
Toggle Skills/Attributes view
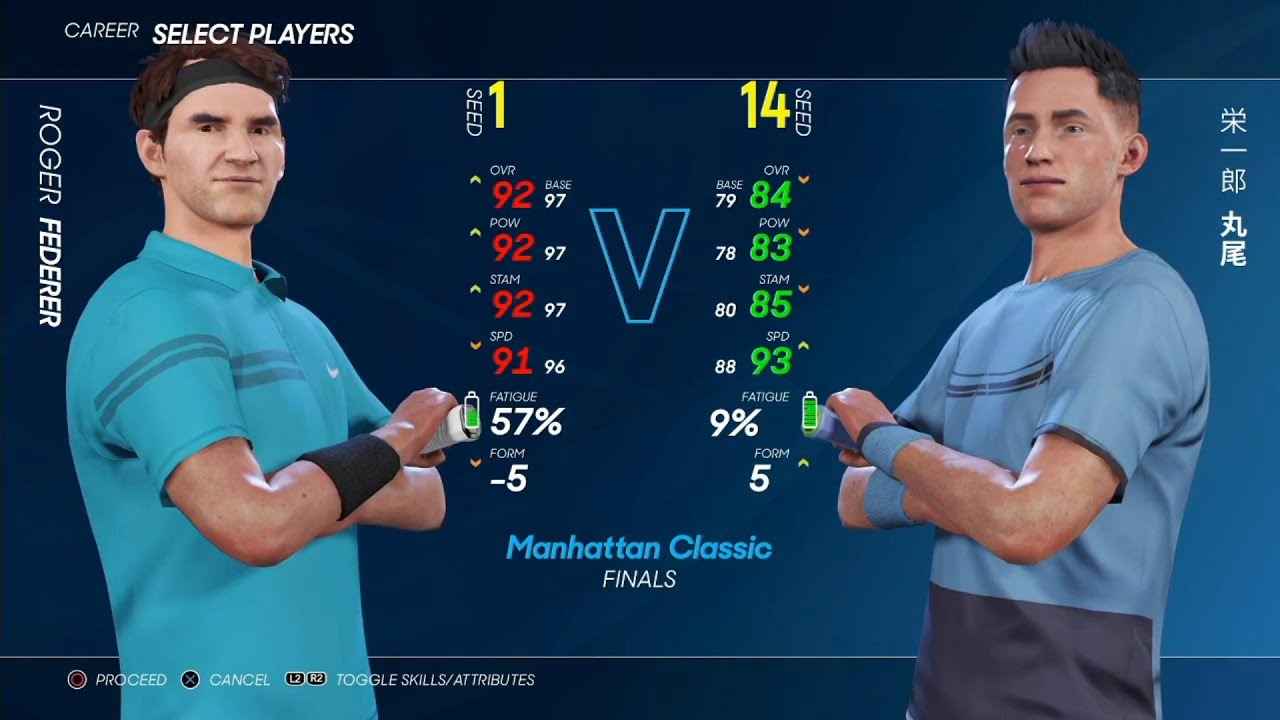tap(410, 680)
